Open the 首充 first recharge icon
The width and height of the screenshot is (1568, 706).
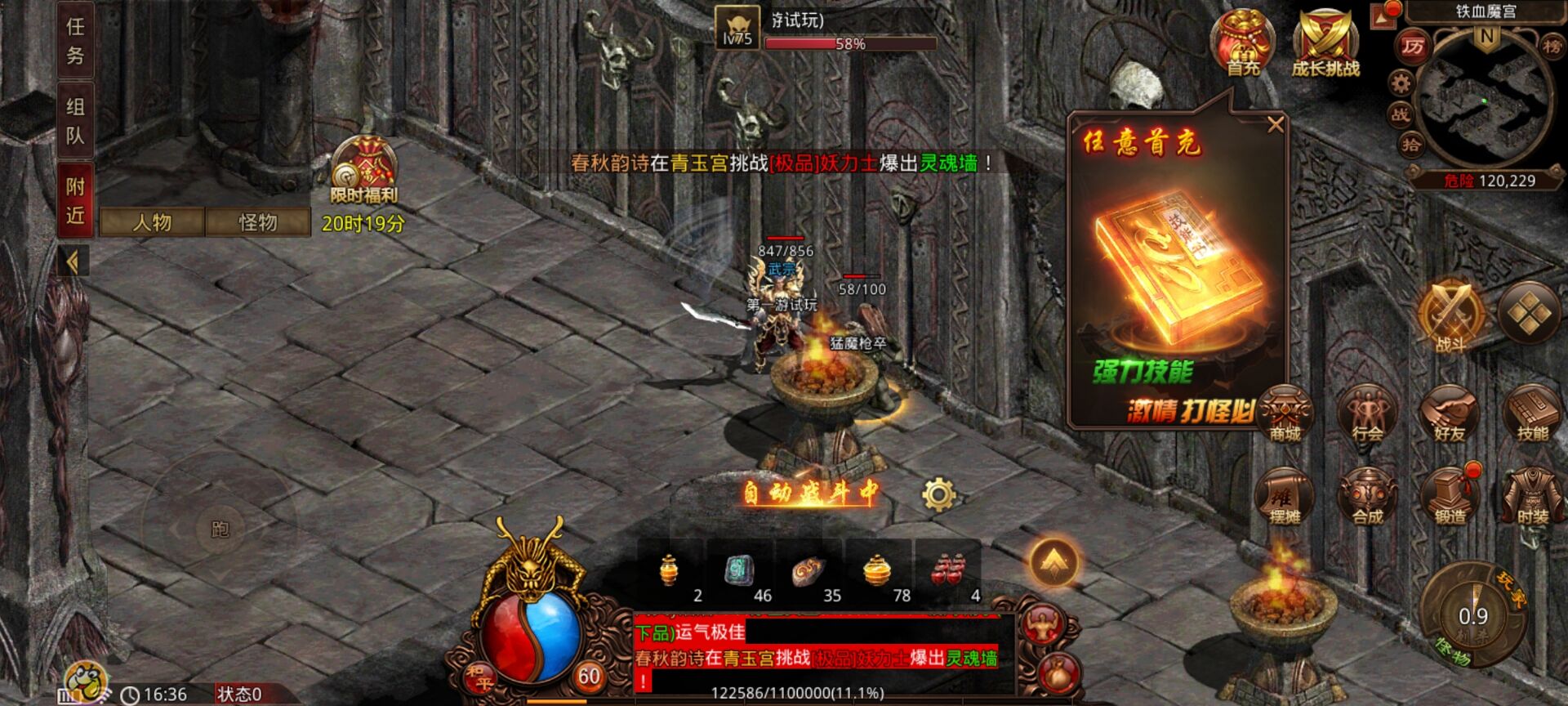point(1243,42)
